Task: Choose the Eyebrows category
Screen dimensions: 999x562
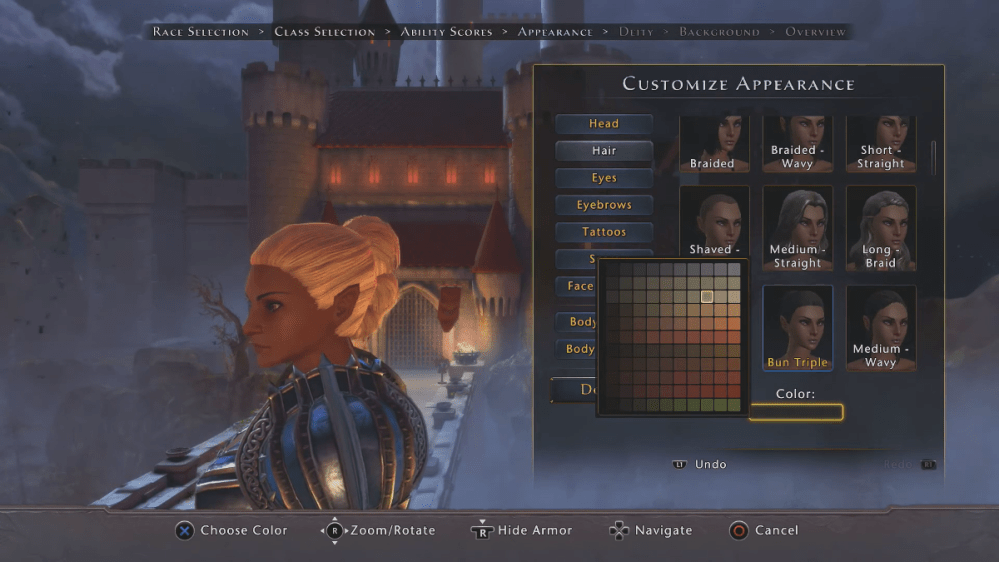Action: click(604, 205)
